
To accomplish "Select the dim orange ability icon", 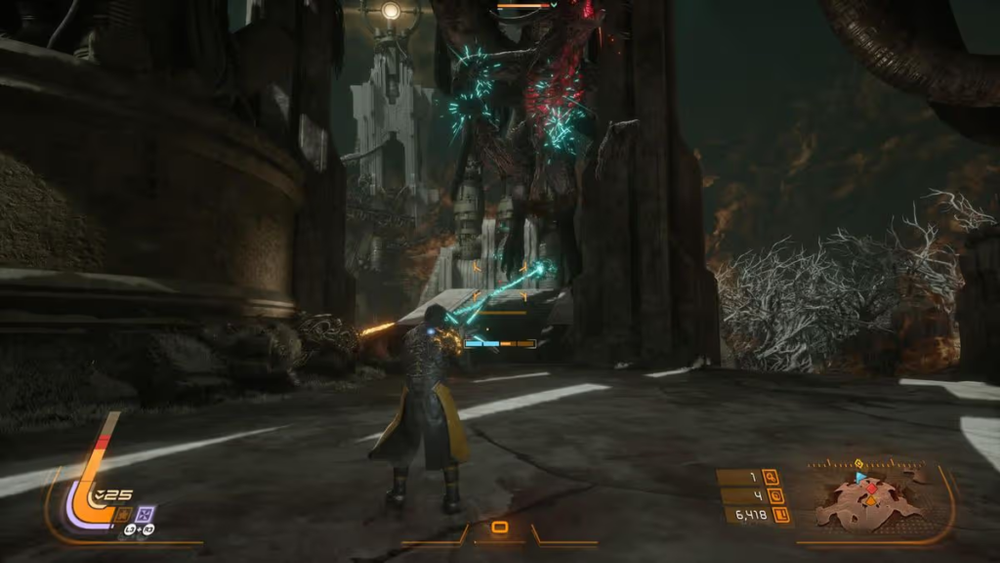I will click(x=123, y=514).
